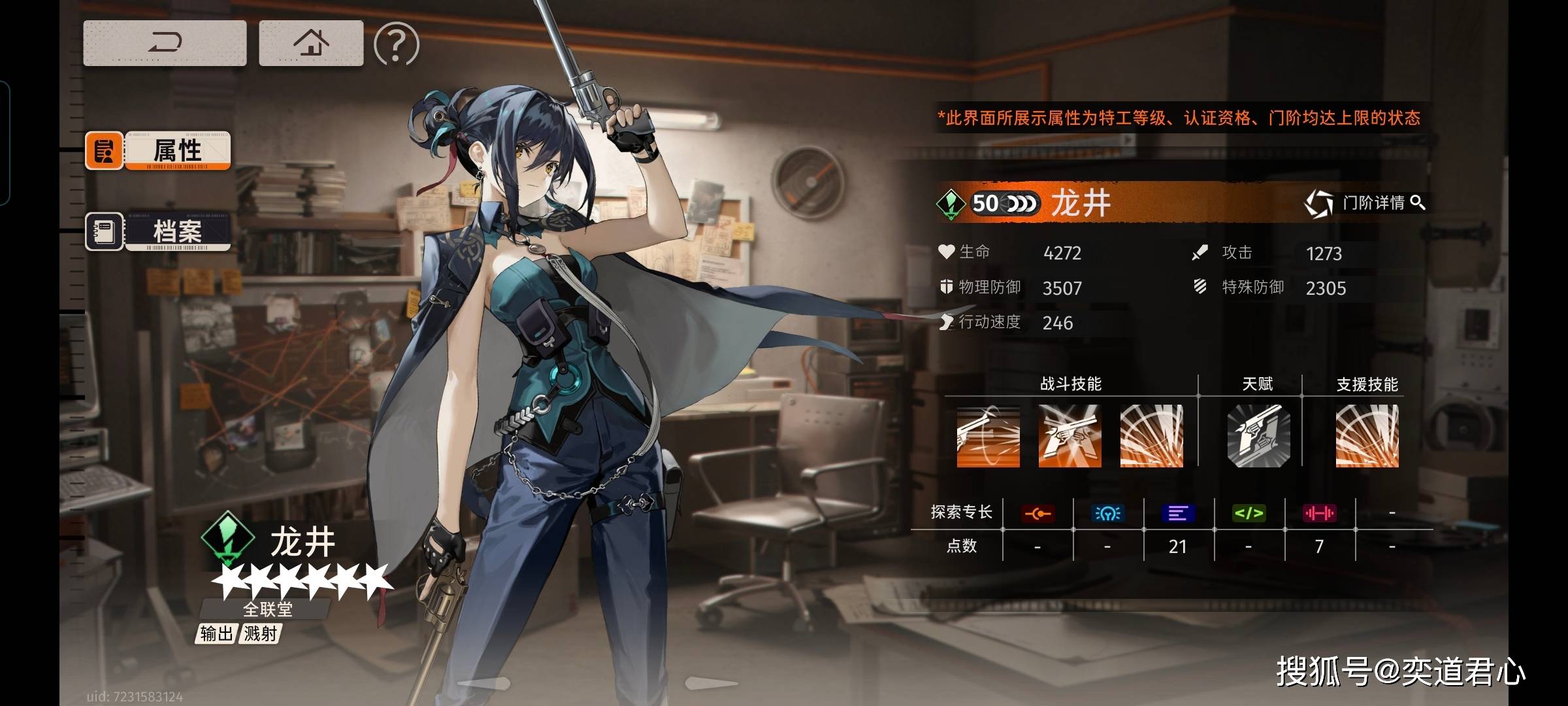
Task: Select the crossed-beams pistol combat skill icon
Action: click(1070, 436)
